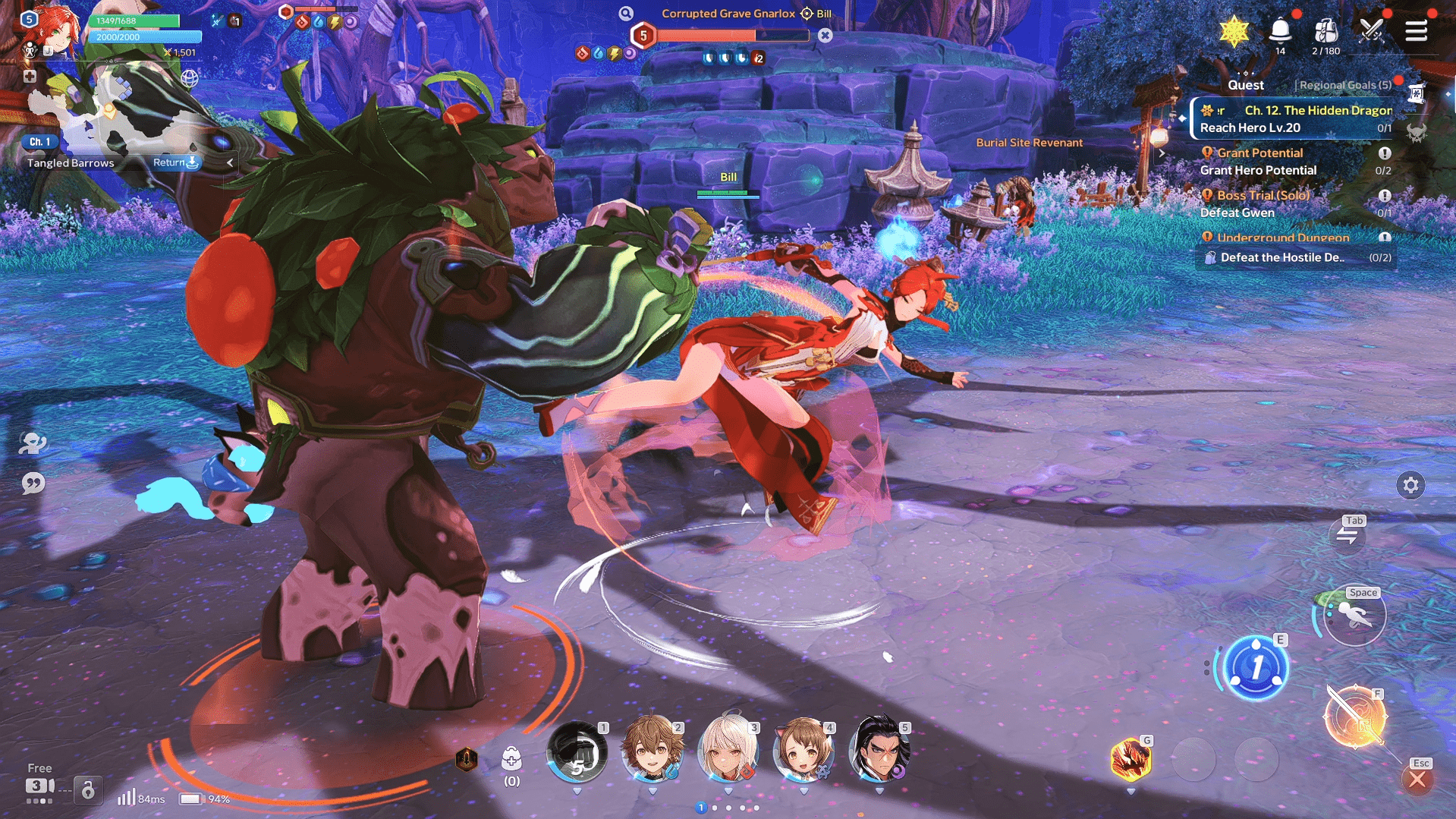Activate the blue water-drop skill
The width and height of the screenshot is (1456, 819).
coord(1256,668)
